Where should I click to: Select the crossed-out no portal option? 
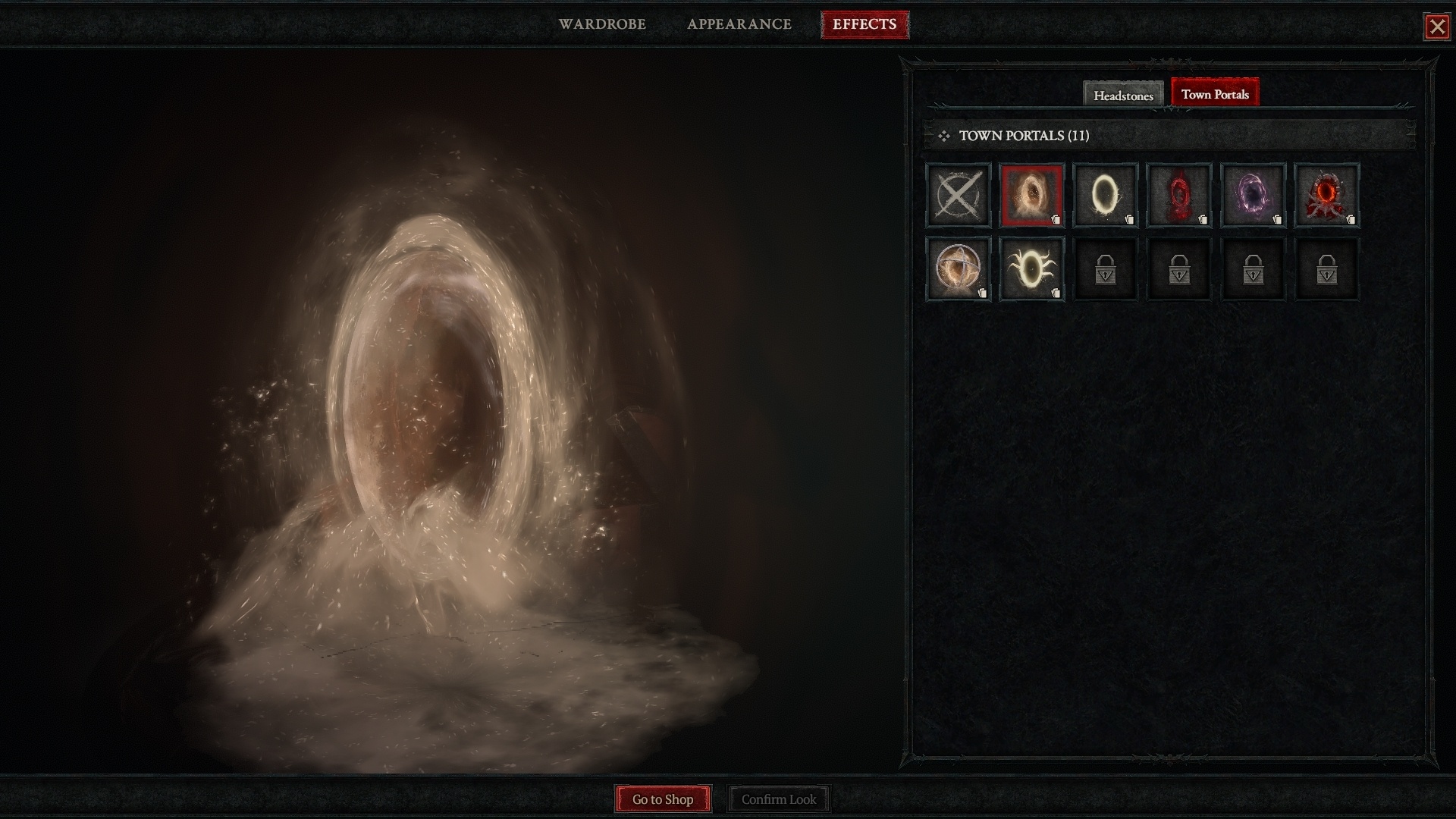[x=958, y=195]
